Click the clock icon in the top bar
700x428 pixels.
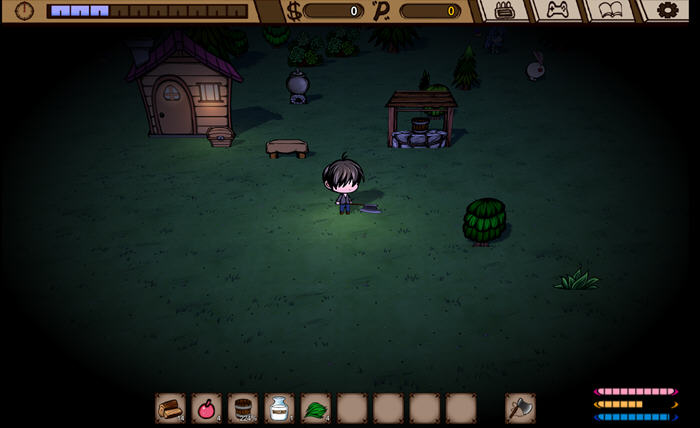[x=24, y=11]
